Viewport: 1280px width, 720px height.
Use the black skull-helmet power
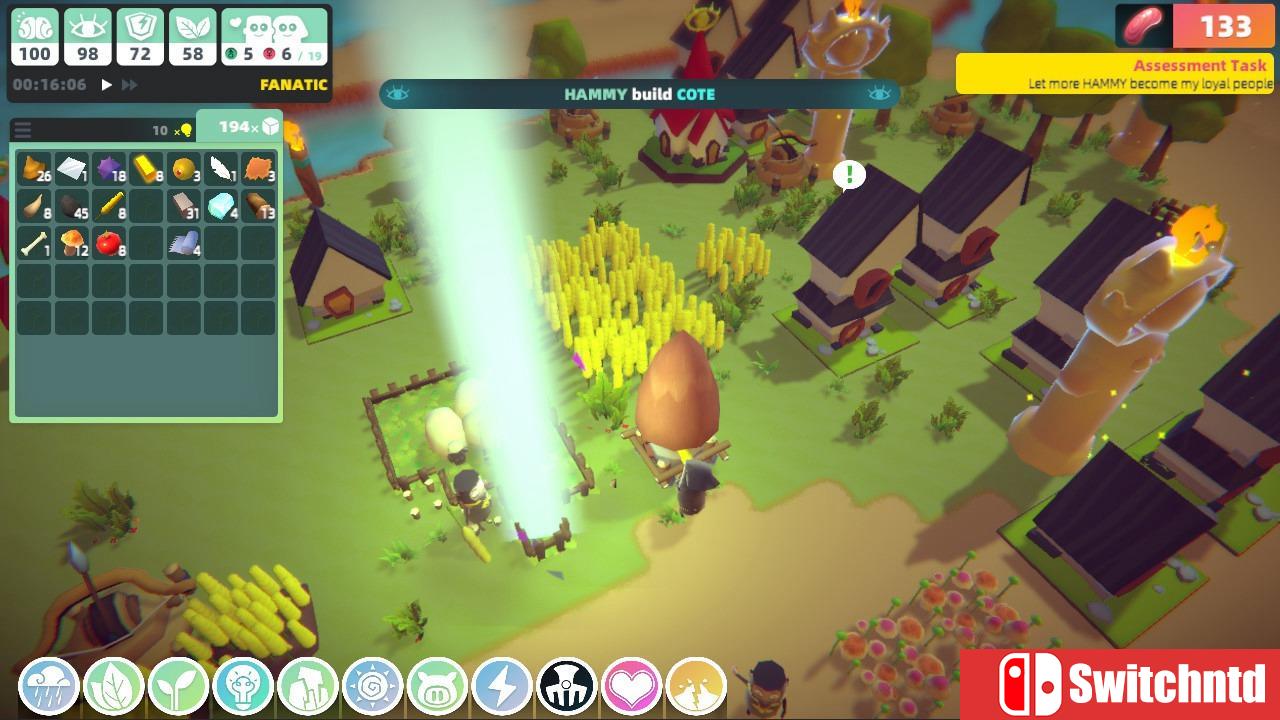coord(566,687)
